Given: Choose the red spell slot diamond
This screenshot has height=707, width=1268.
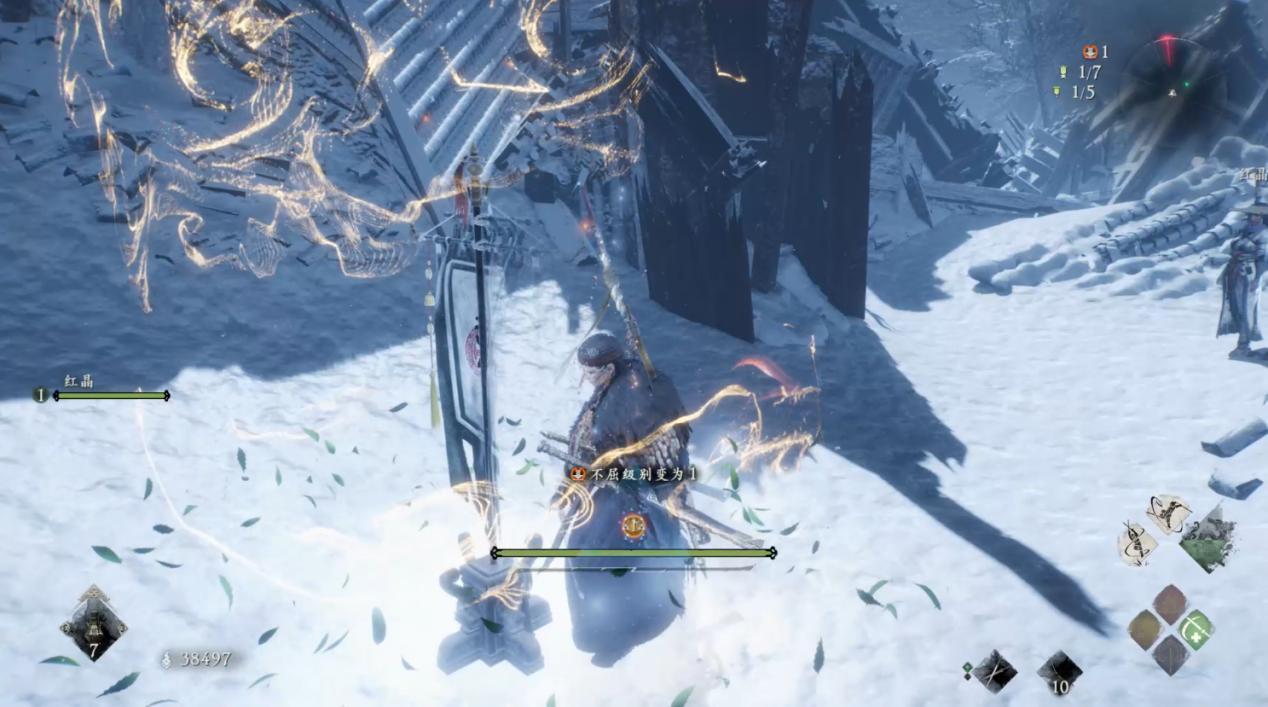Looking at the screenshot, I should pyautogui.click(x=1170, y=604).
